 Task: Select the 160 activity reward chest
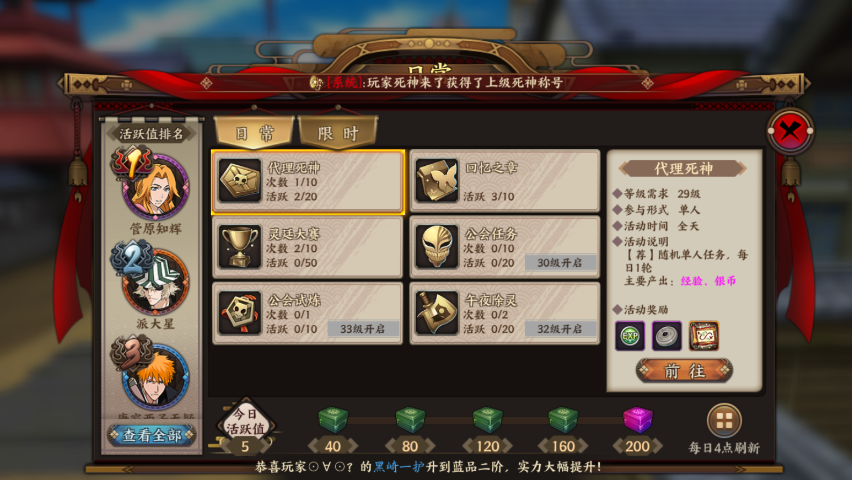pos(564,421)
